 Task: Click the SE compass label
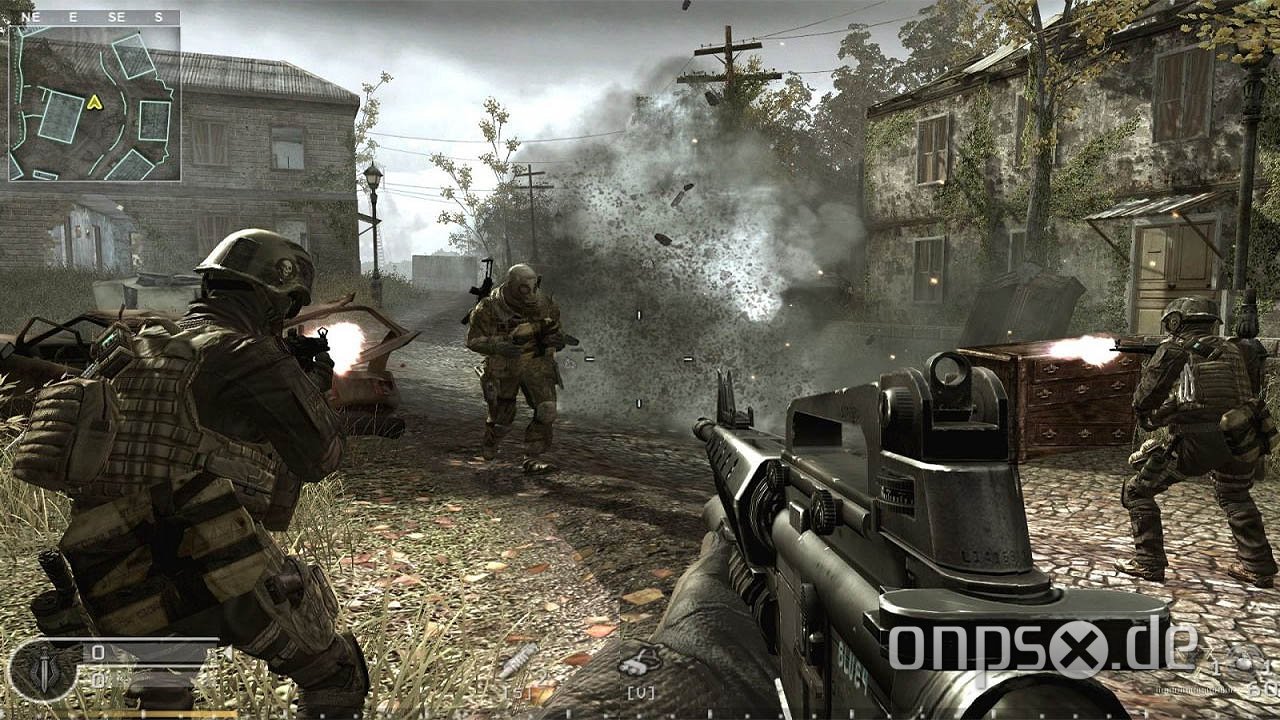(x=114, y=17)
